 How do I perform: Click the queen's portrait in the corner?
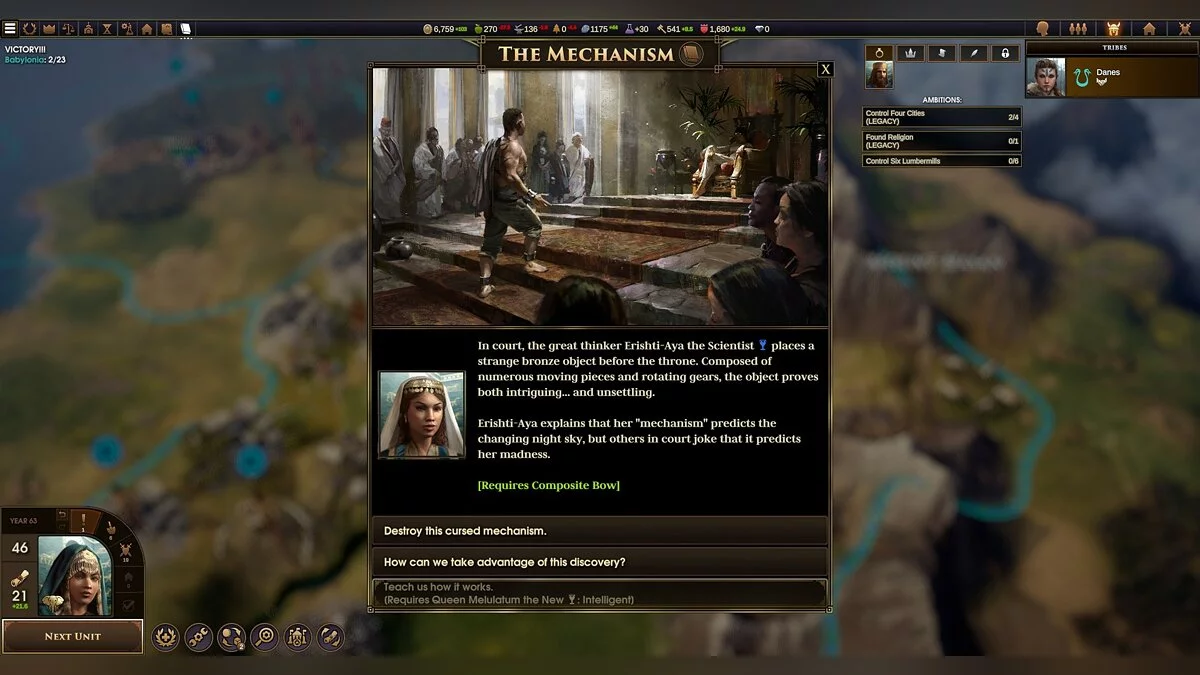73,576
